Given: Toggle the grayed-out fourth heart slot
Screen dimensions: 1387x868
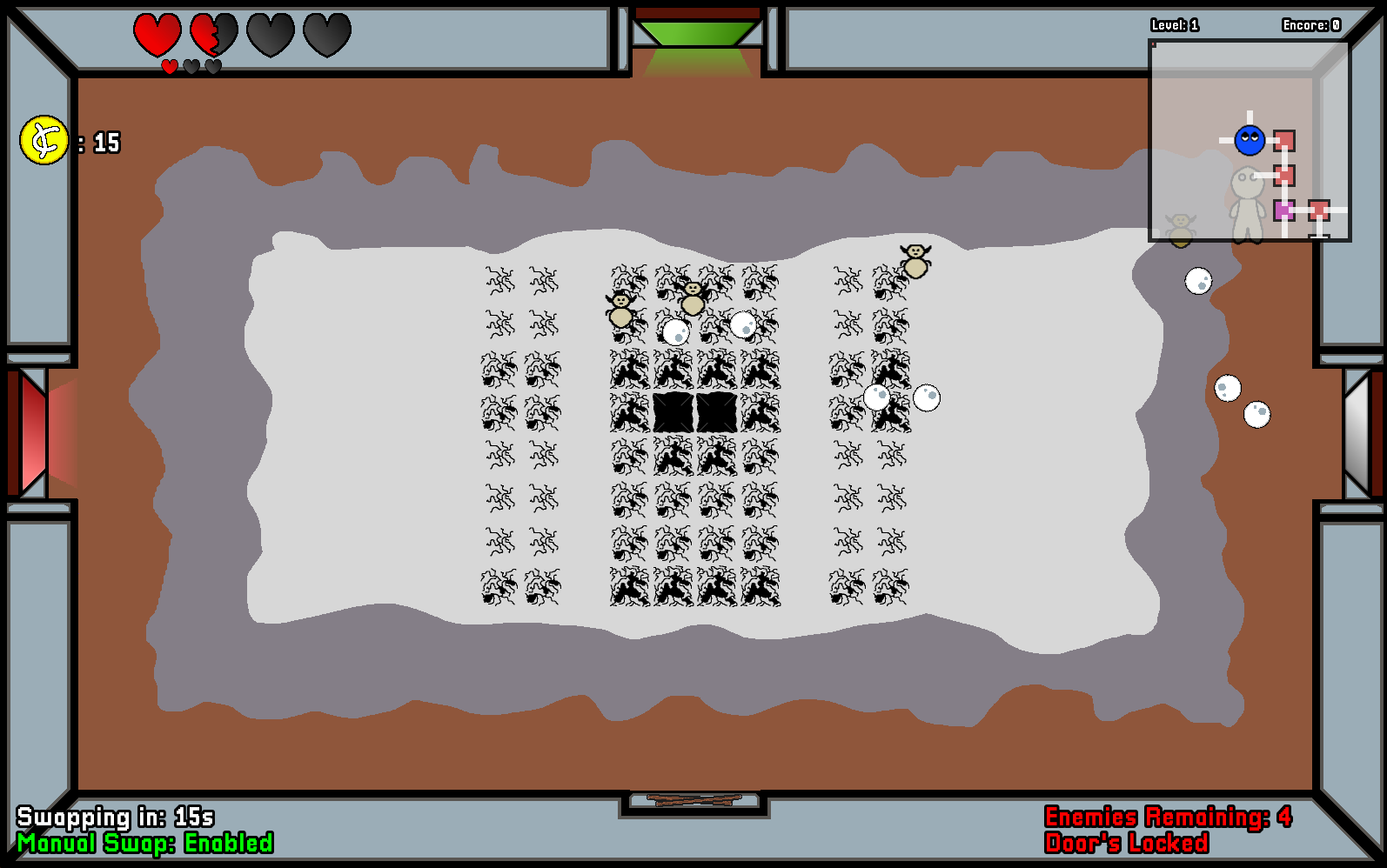Looking at the screenshot, I should click(x=325, y=36).
